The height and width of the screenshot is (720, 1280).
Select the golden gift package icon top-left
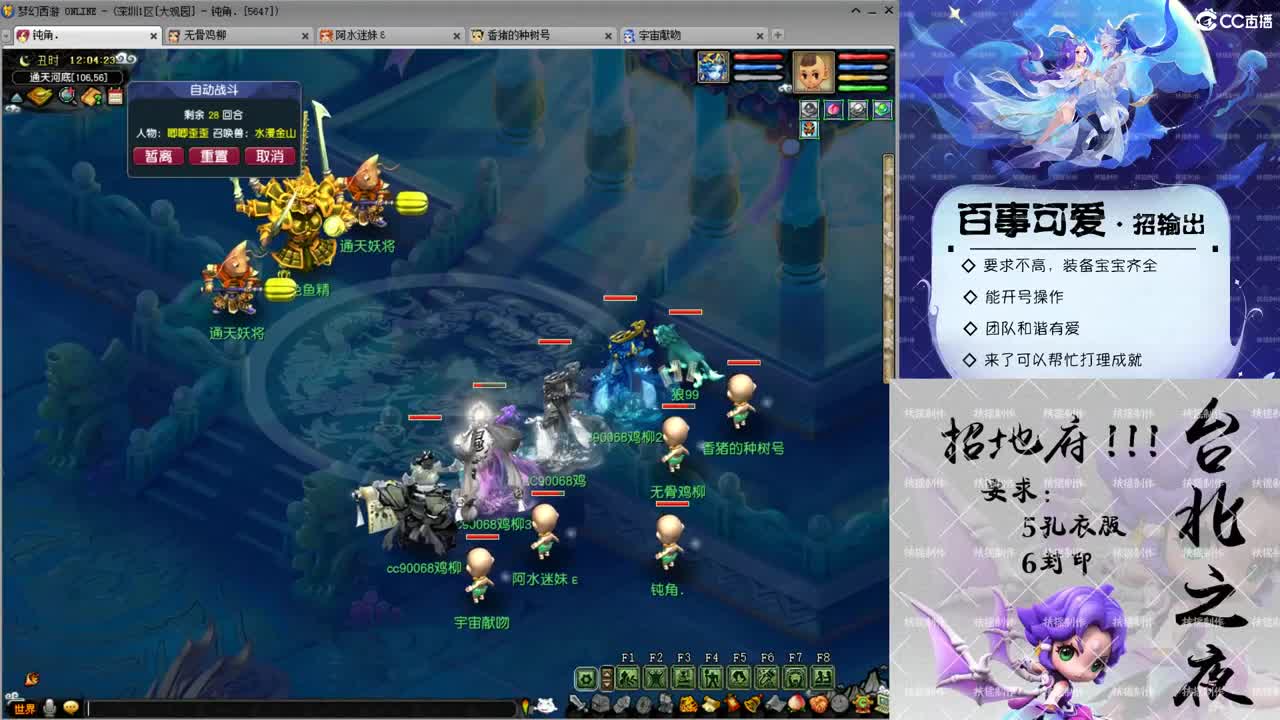(39, 97)
